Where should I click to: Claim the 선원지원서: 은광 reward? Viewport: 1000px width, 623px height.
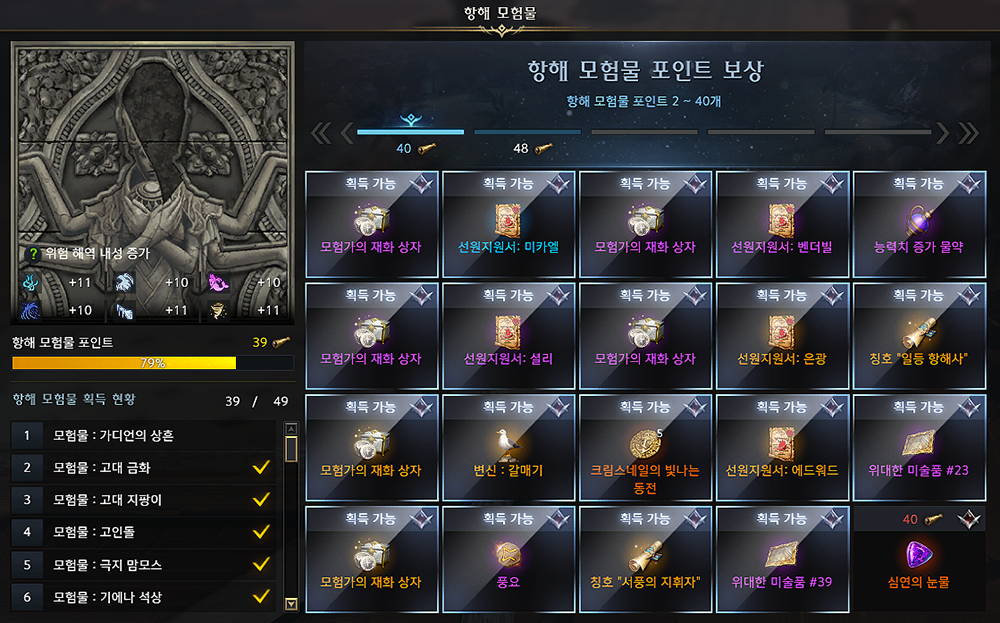click(x=783, y=334)
